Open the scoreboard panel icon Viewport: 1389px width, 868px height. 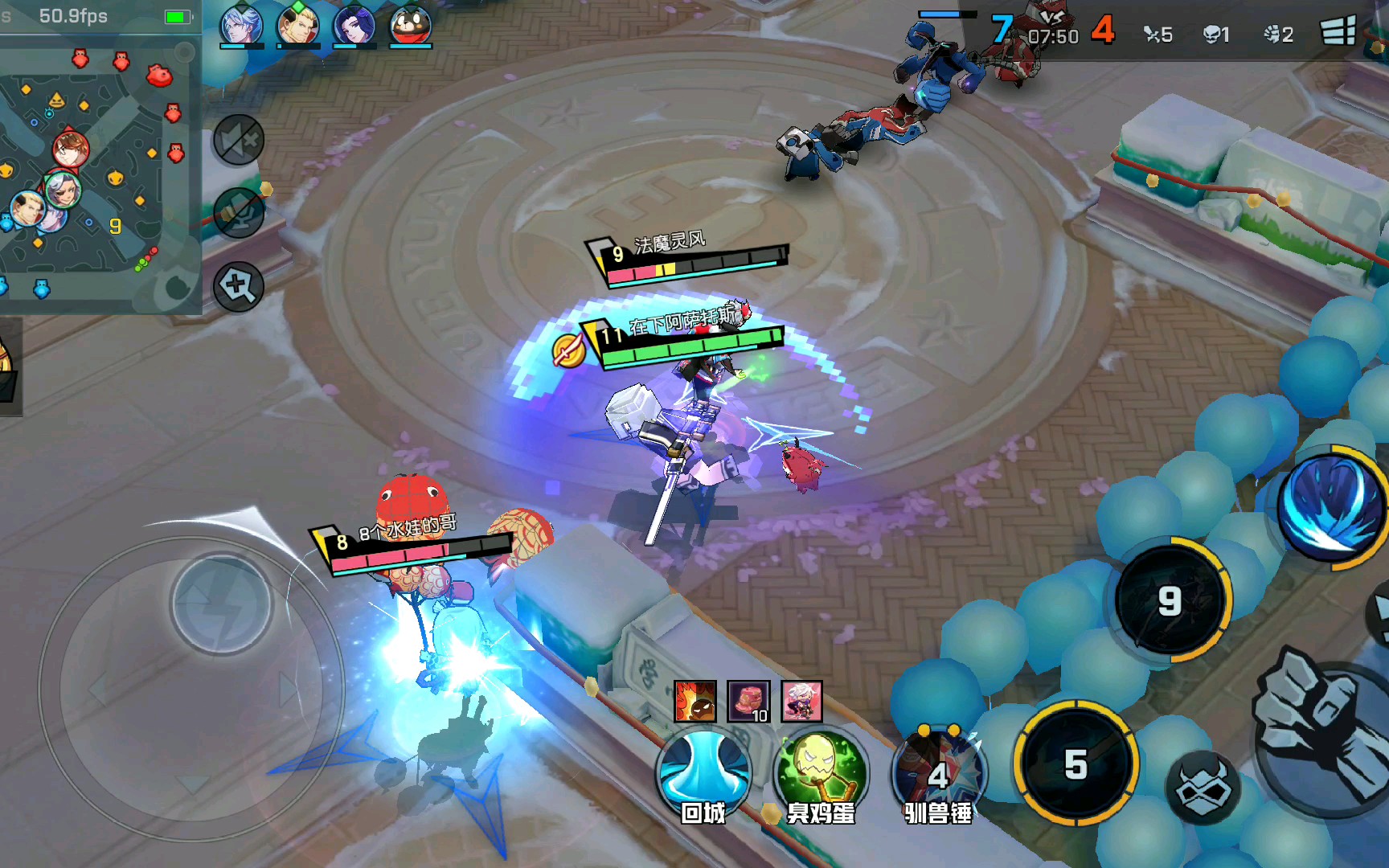point(1338,32)
